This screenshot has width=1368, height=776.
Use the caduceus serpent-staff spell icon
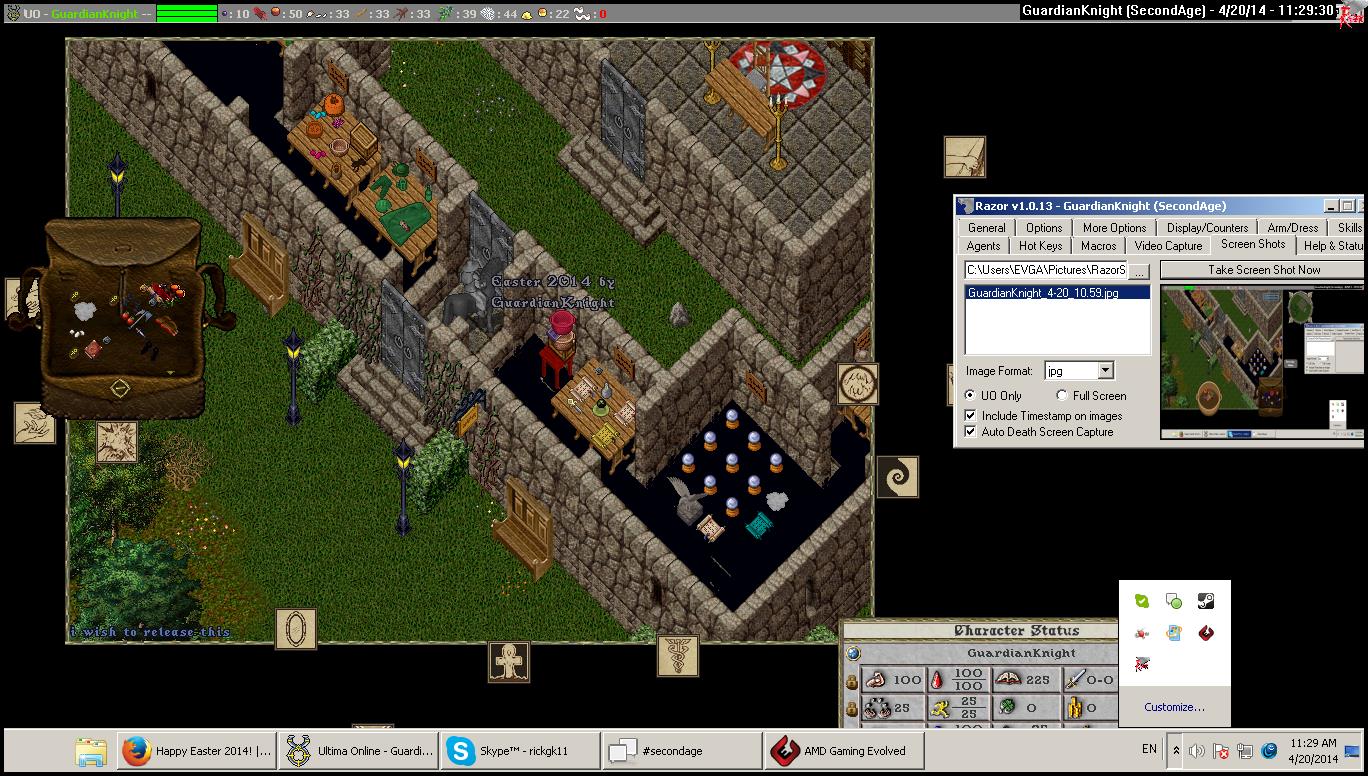pyautogui.click(x=677, y=655)
